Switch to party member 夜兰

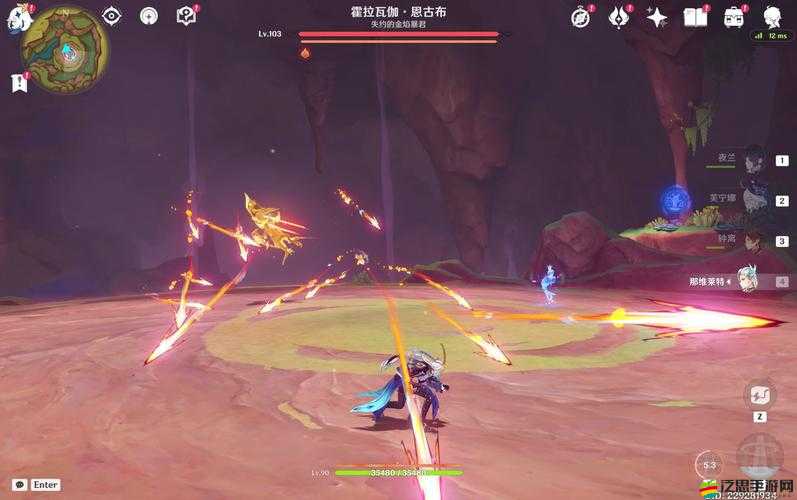(753, 160)
